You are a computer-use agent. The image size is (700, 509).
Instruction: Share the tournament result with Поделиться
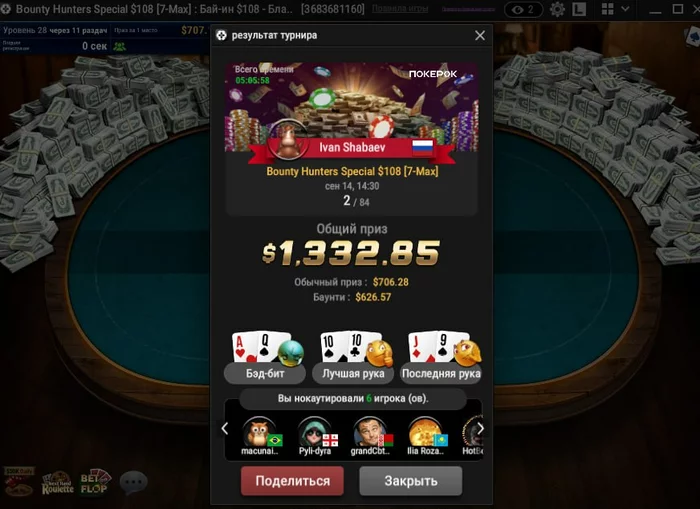pyautogui.click(x=292, y=481)
